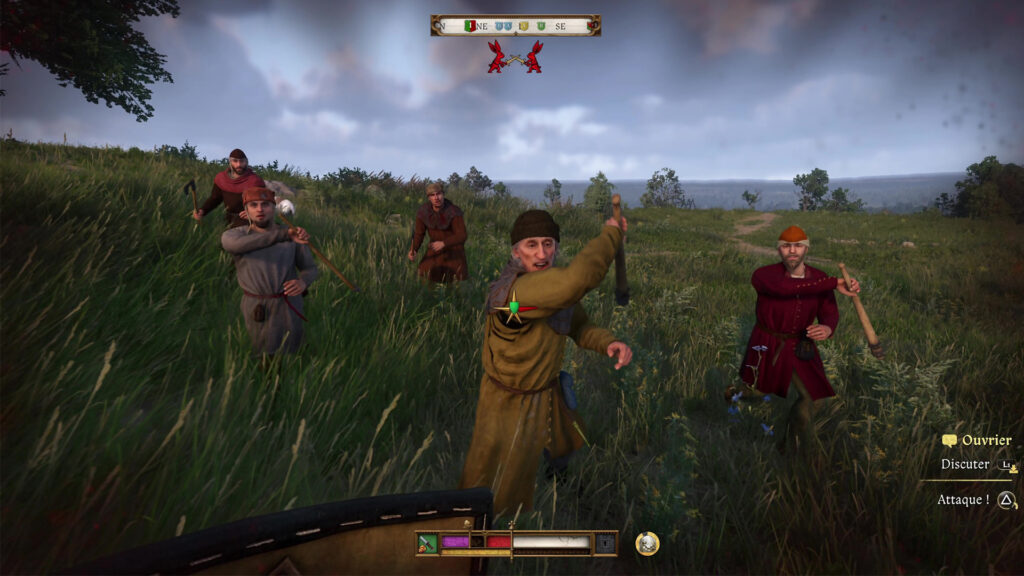This screenshot has width=1024, height=576.
Task: Click the round helmet status icon
Action: [x=647, y=543]
